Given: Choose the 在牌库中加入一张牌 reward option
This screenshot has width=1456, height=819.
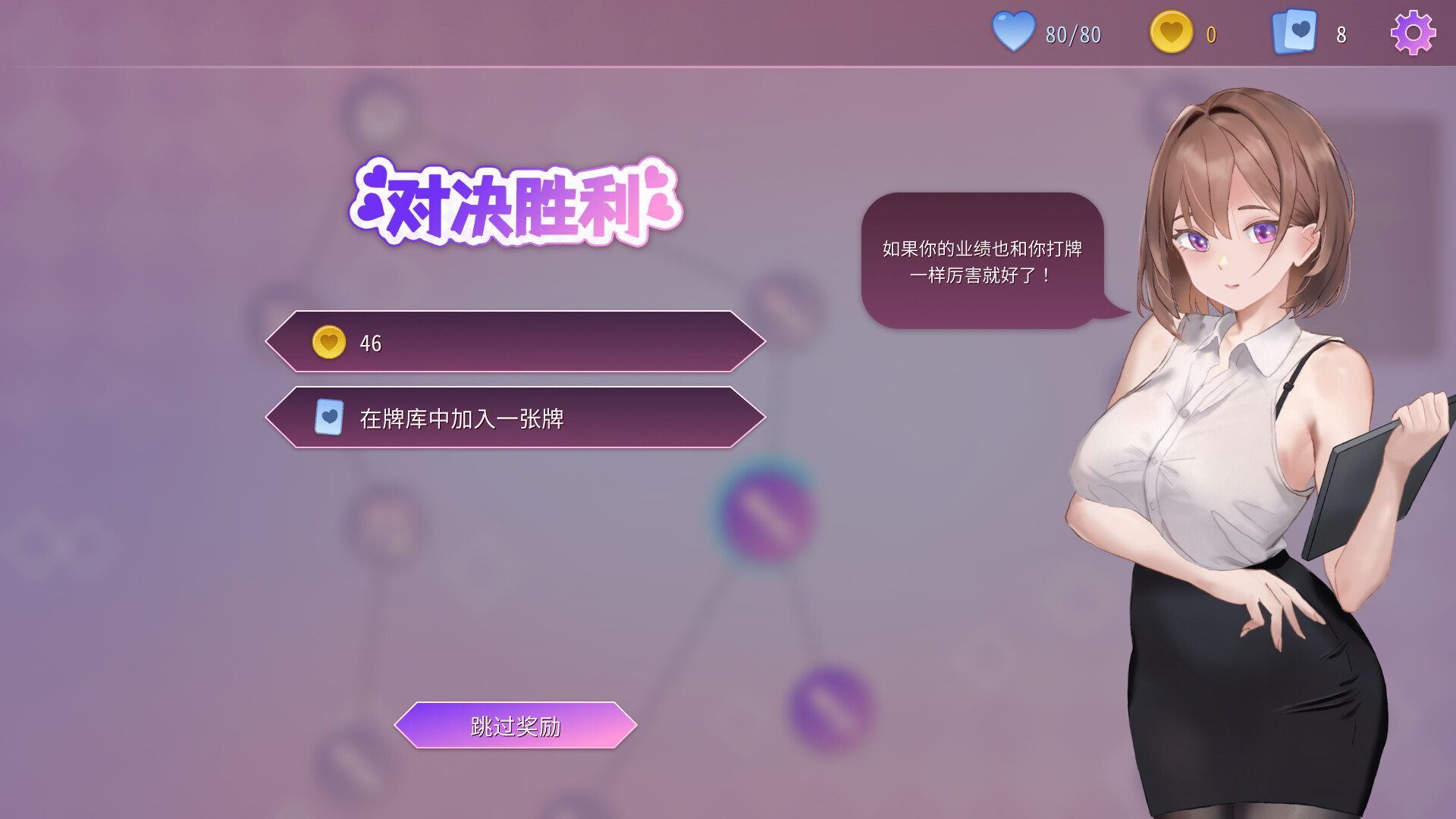Looking at the screenshot, I should [516, 418].
